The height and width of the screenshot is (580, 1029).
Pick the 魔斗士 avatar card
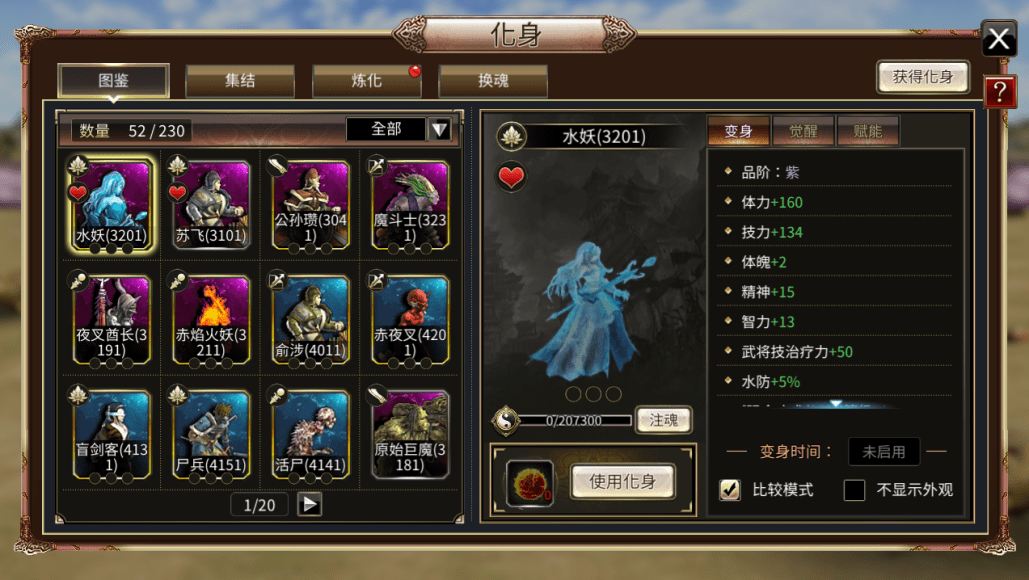410,205
